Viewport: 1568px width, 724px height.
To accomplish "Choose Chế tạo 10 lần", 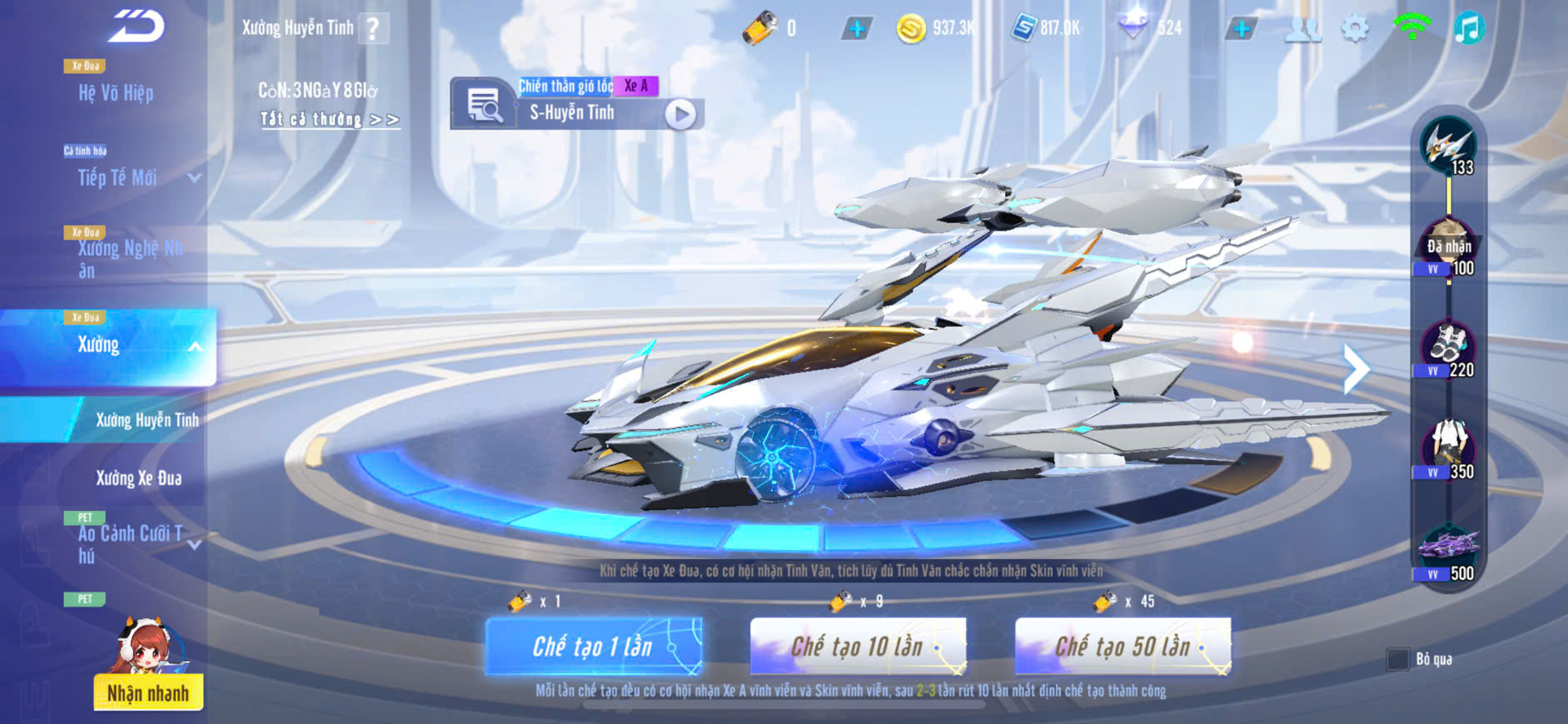I will (858, 646).
